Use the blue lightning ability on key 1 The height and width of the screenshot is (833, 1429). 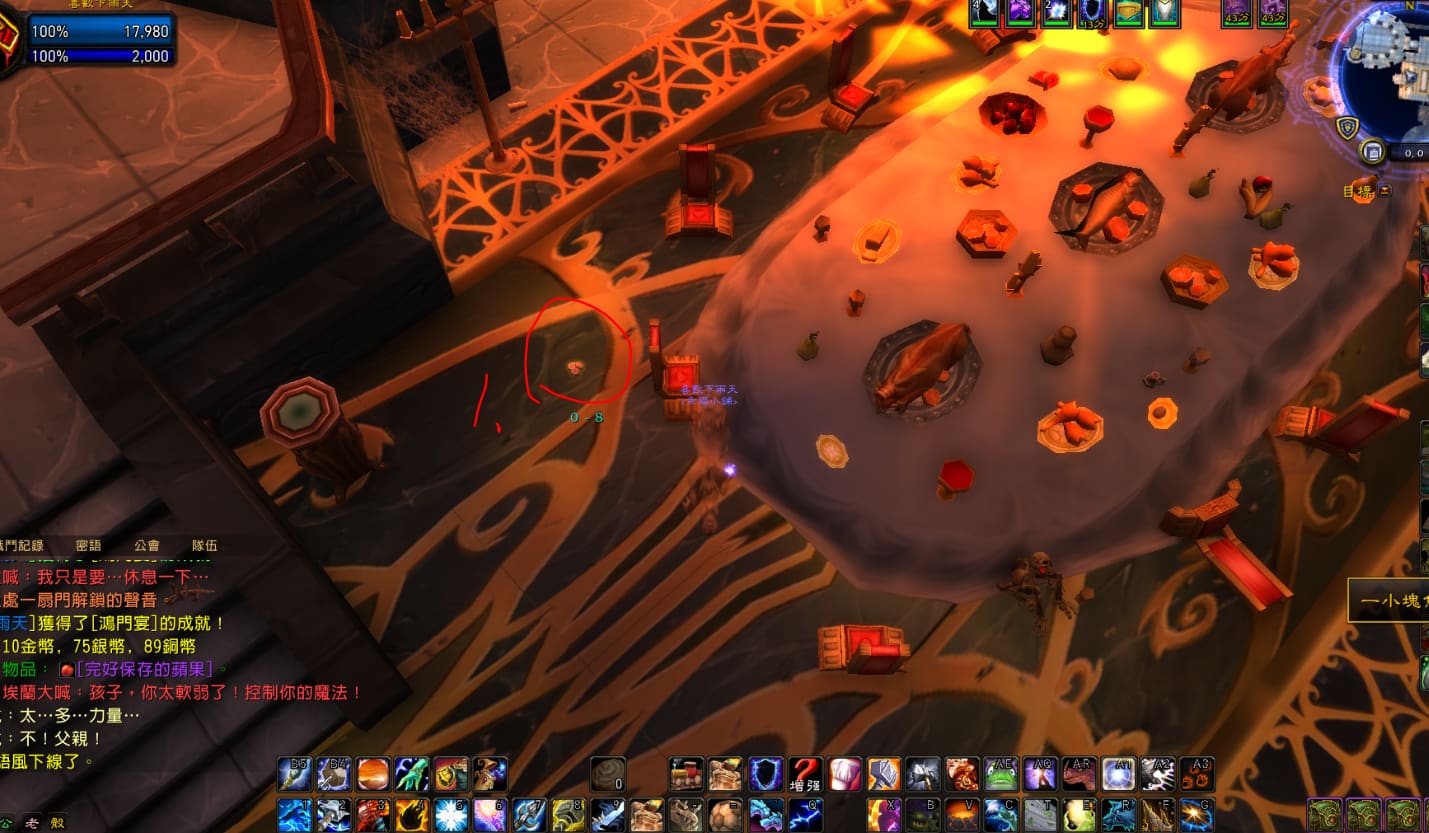click(294, 815)
